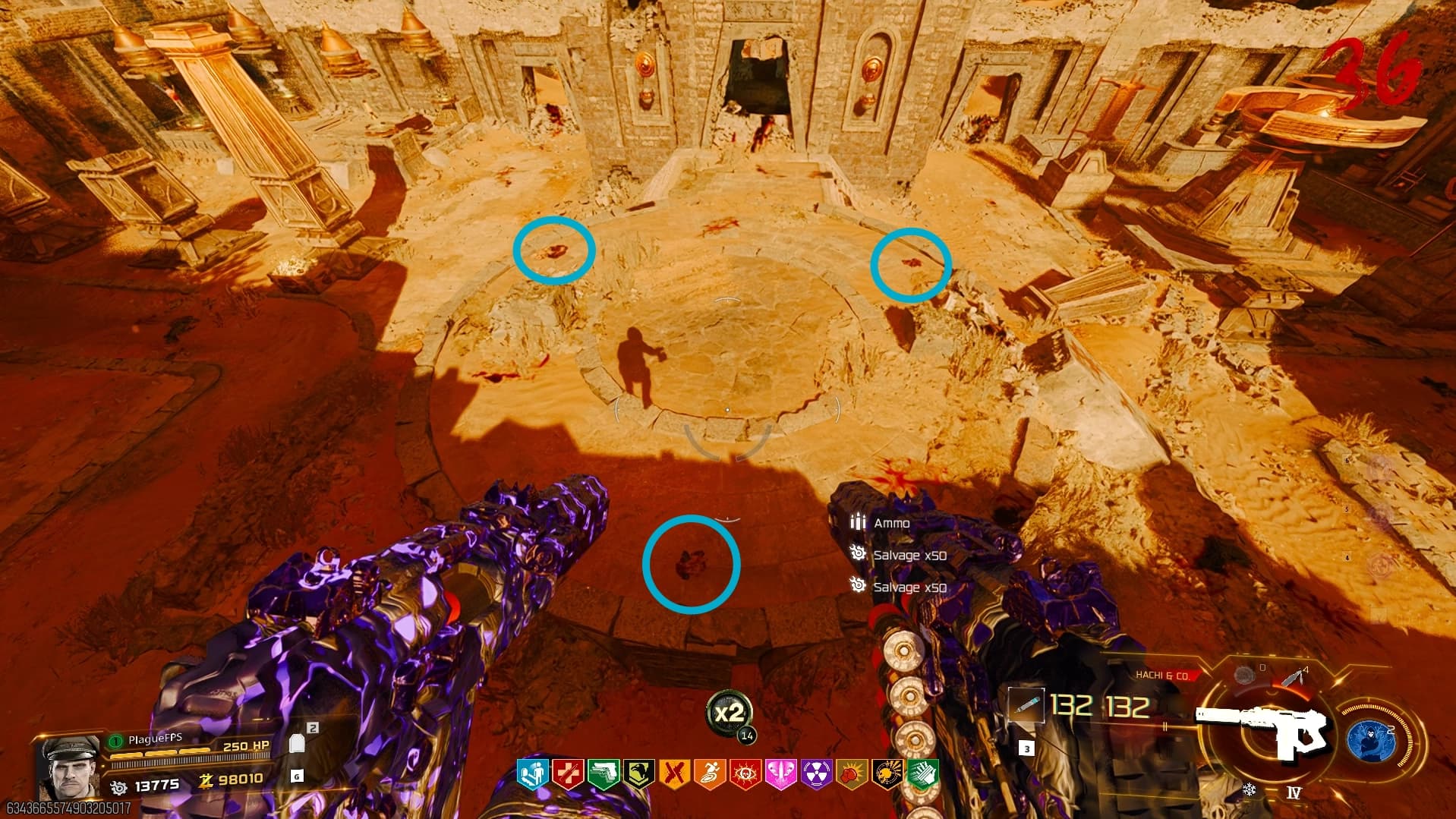
Task: Click the boxing glove Melee Macchiato perk
Action: click(x=852, y=774)
